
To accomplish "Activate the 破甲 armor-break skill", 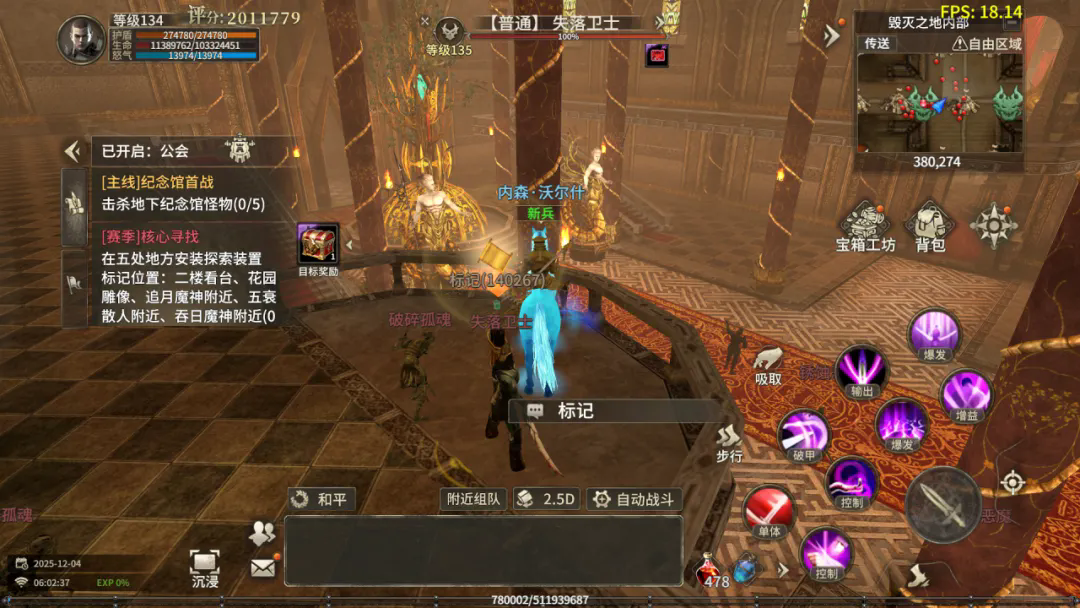I will [804, 435].
